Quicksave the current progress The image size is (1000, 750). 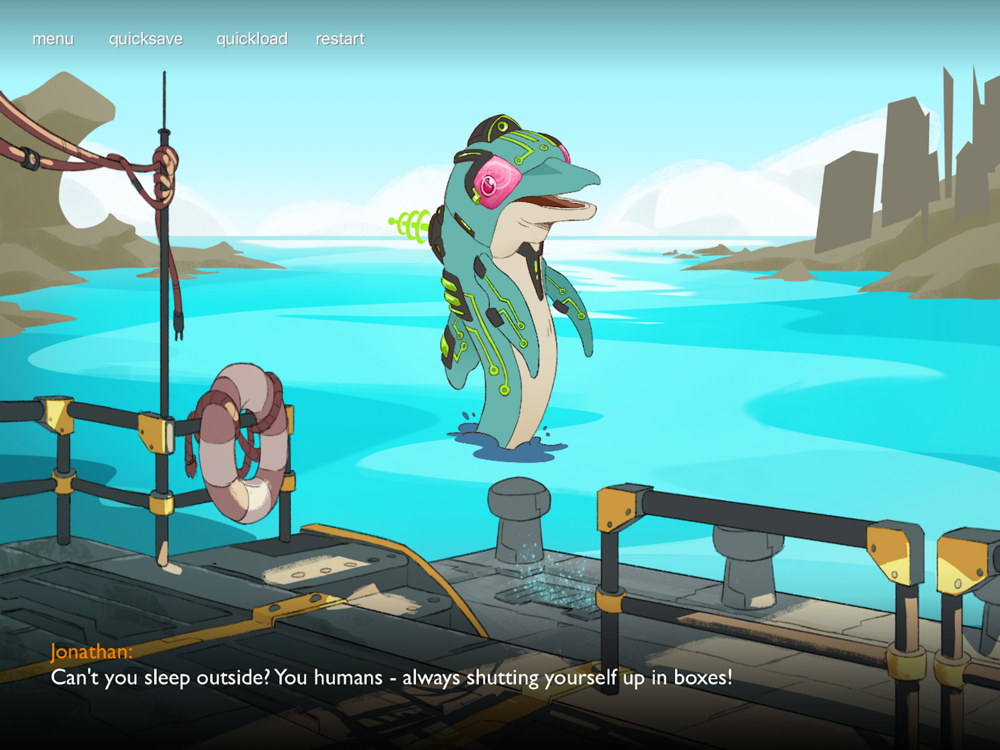(x=146, y=39)
